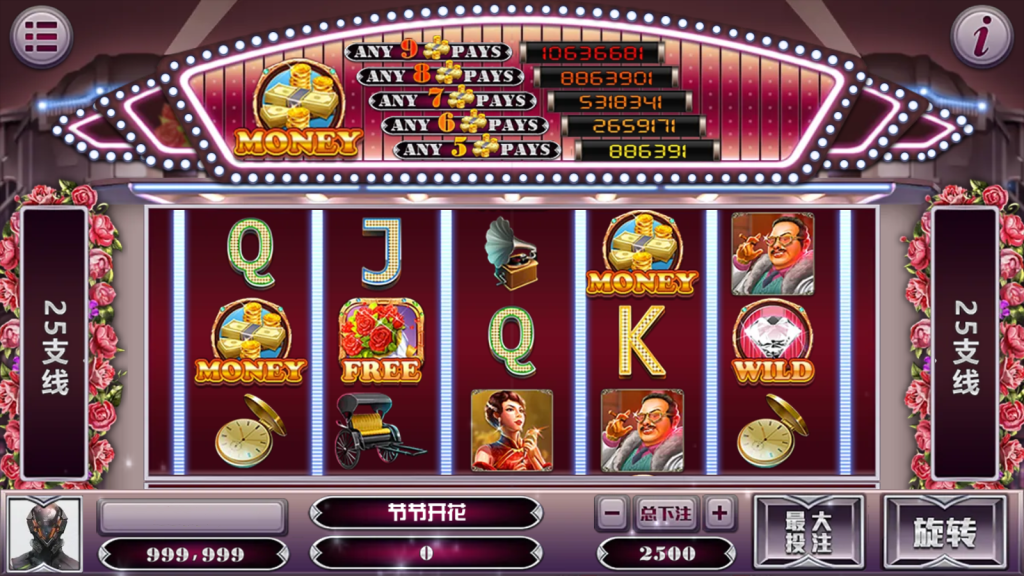Select the 总下注 total bet label

(x=665, y=514)
